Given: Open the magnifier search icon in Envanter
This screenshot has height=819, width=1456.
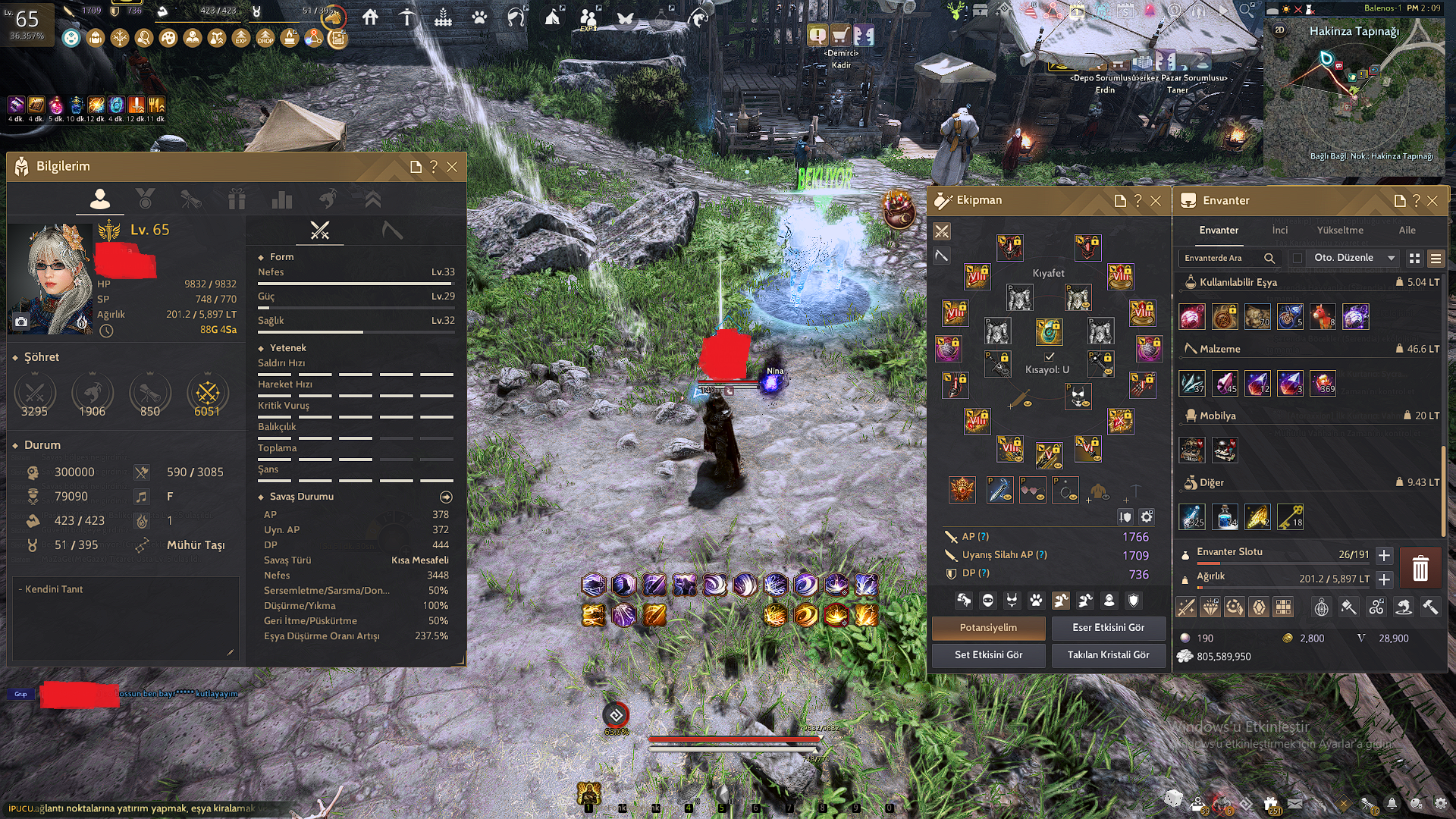Looking at the screenshot, I should click(x=1269, y=258).
